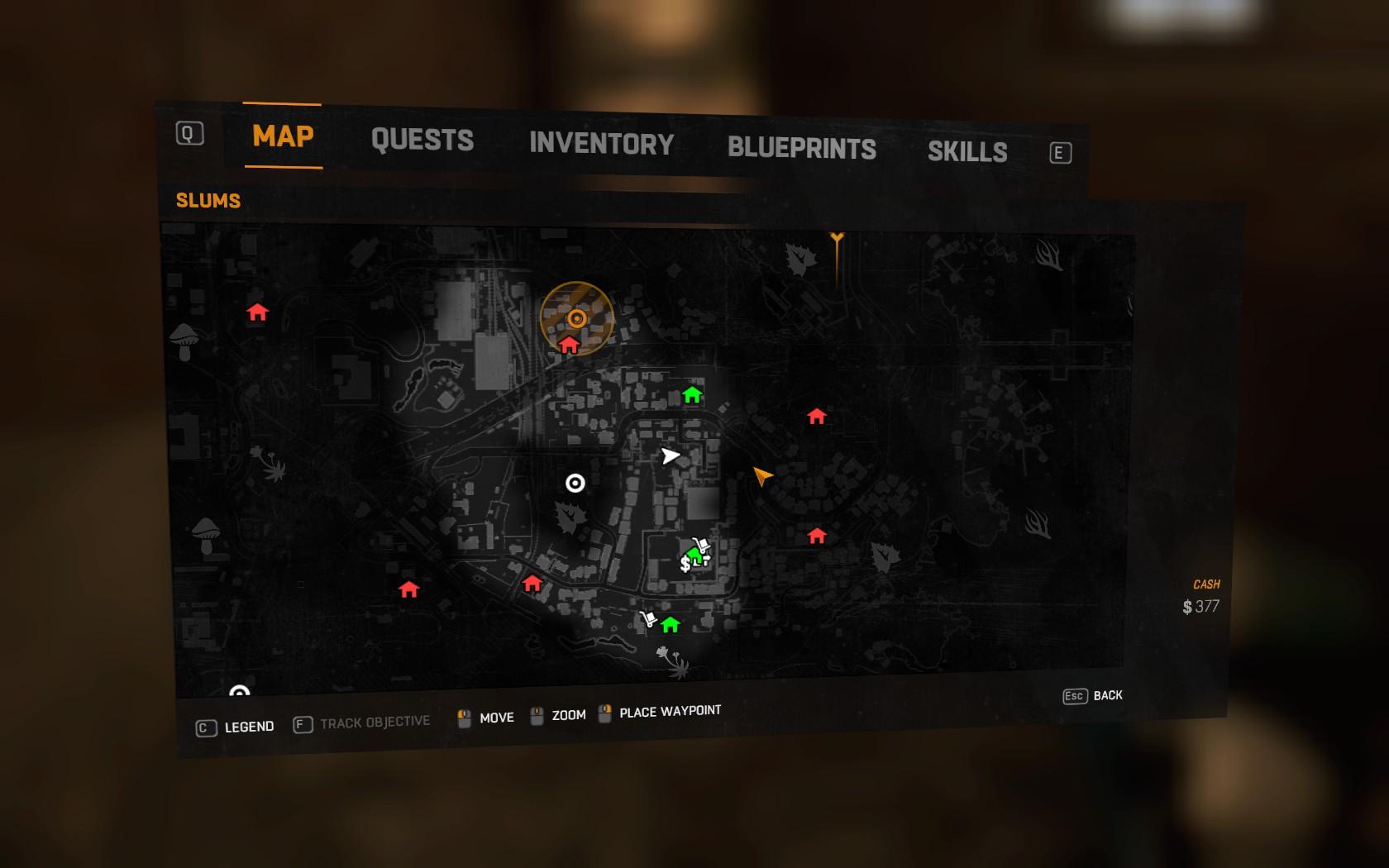The image size is (1389, 868).
Task: Go to the Blueprints tab
Action: (801, 148)
